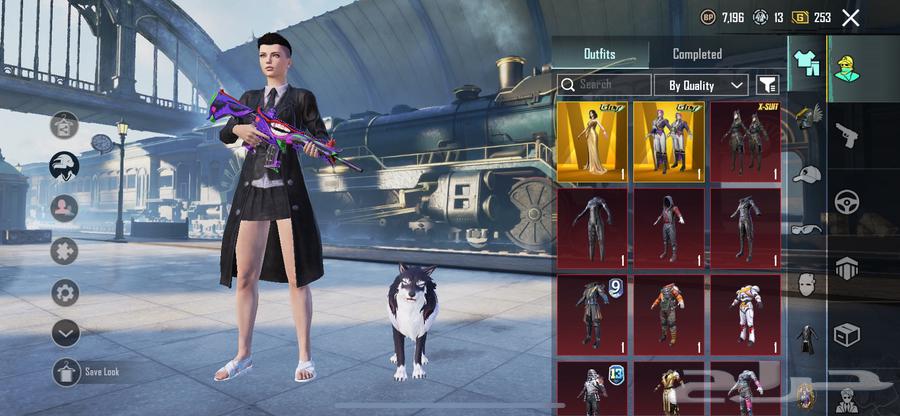Select the wolf companion icon
The height and width of the screenshot is (416, 900).
point(66,166)
